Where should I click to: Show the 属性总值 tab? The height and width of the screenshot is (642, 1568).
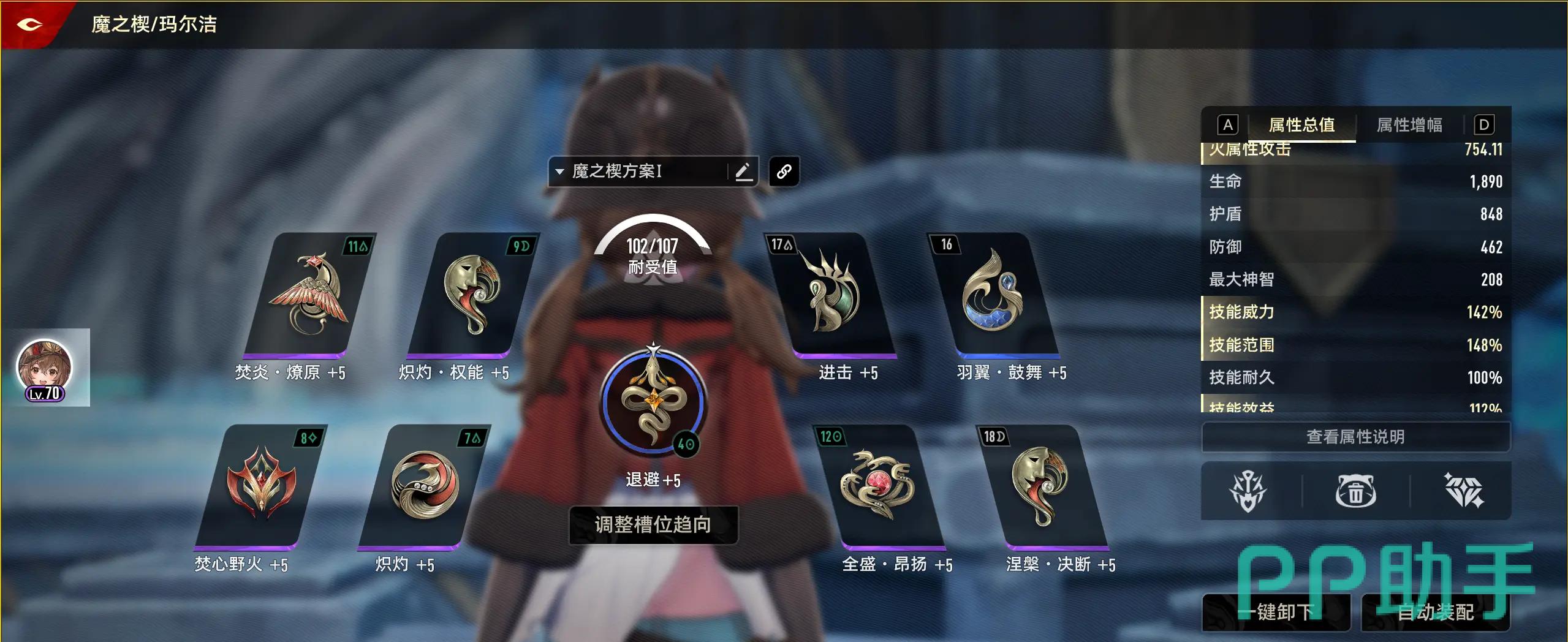[x=1301, y=125]
